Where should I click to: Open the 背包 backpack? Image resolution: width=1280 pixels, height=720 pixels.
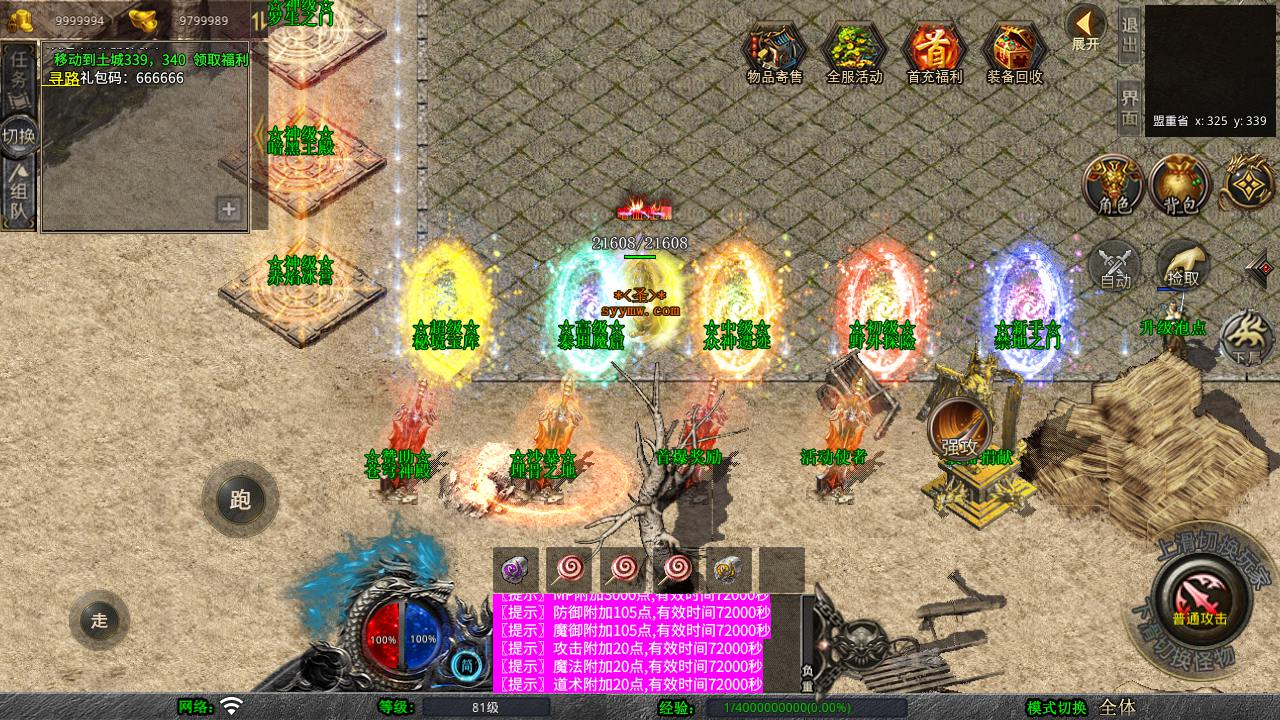tap(1180, 186)
